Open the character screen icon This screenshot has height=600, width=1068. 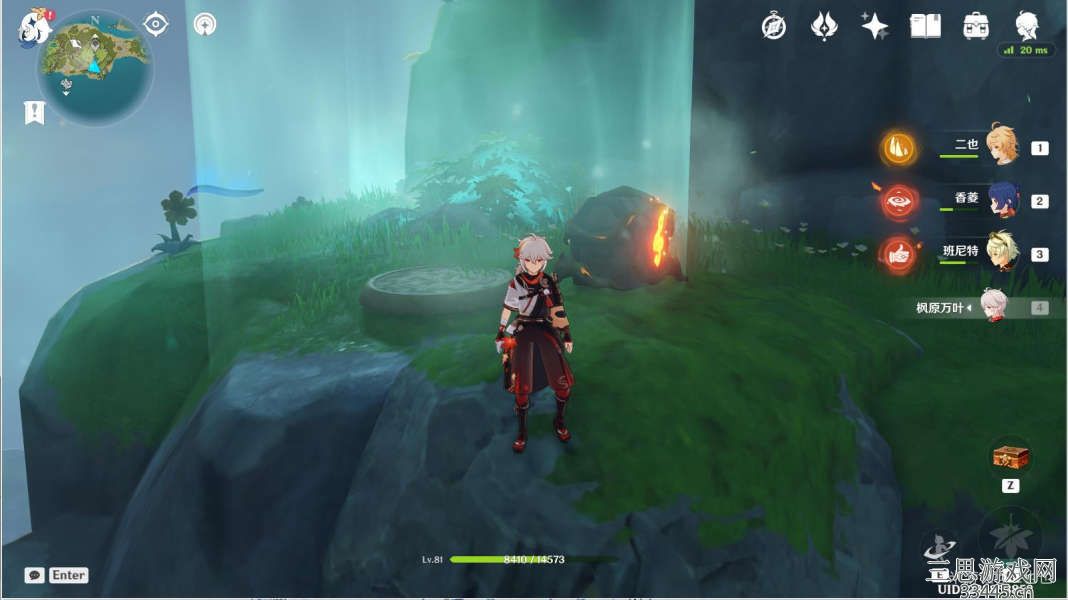click(1026, 26)
